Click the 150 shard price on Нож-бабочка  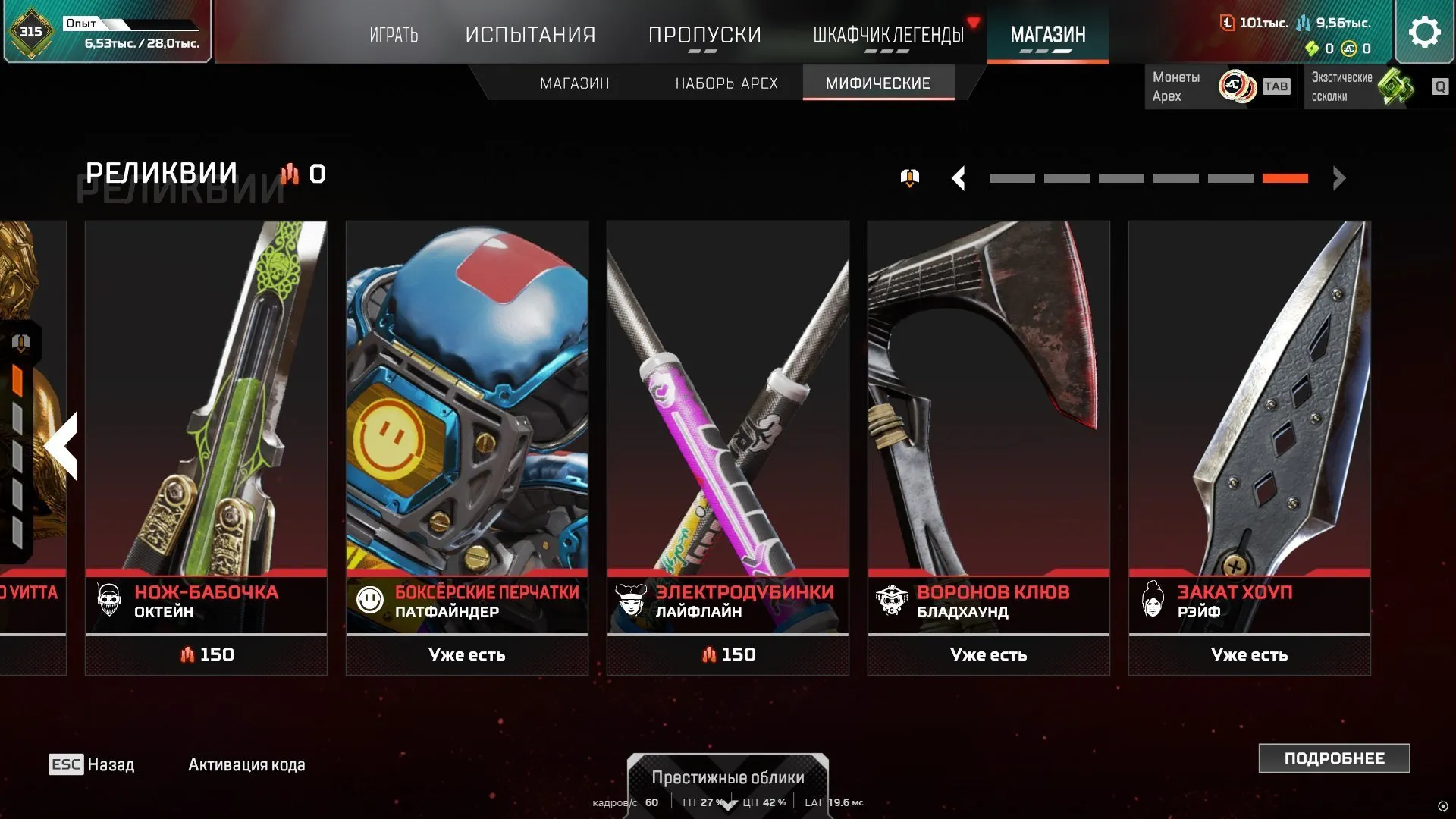pos(206,654)
